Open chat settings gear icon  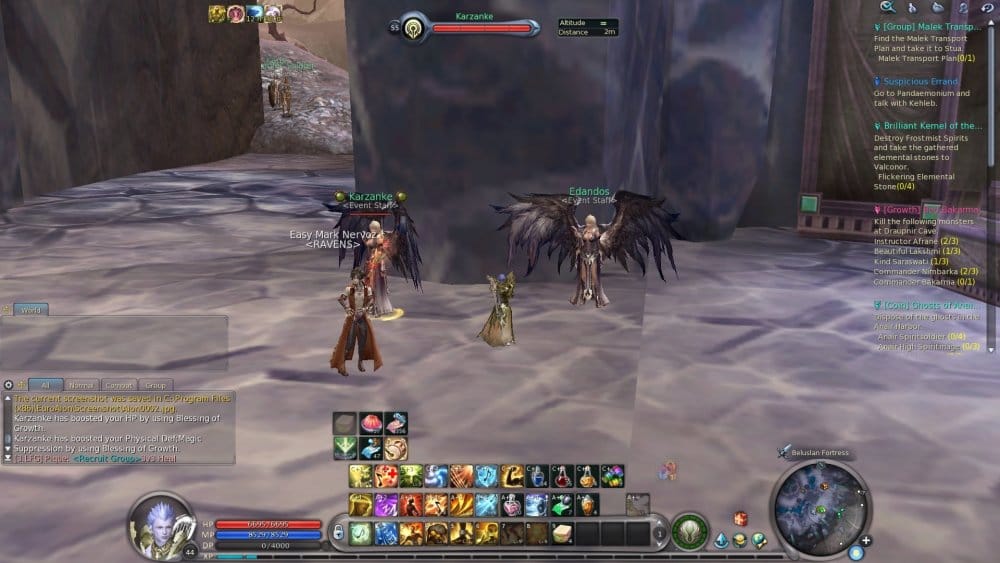(8, 384)
